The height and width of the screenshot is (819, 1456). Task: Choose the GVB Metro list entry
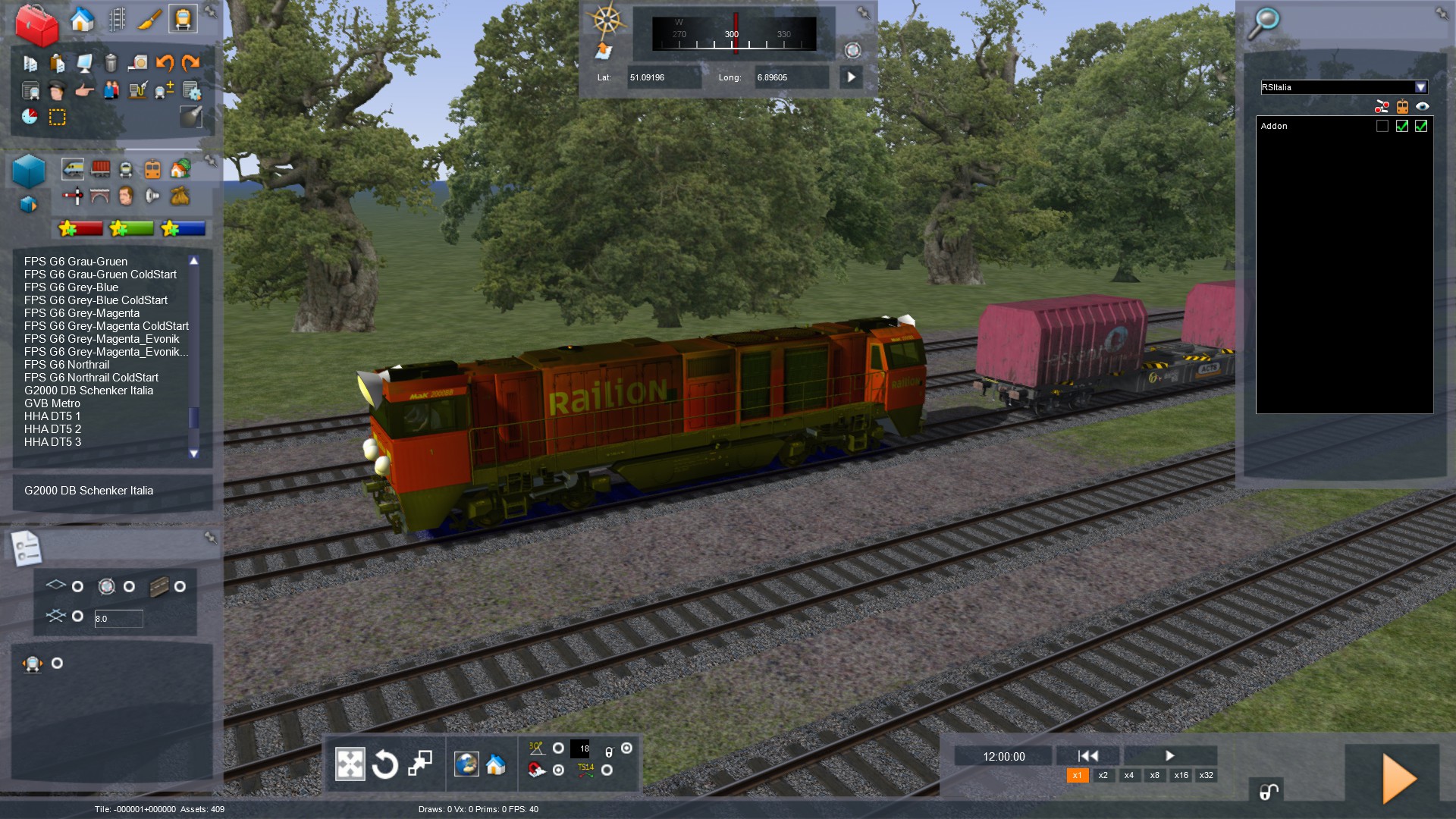[x=52, y=403]
